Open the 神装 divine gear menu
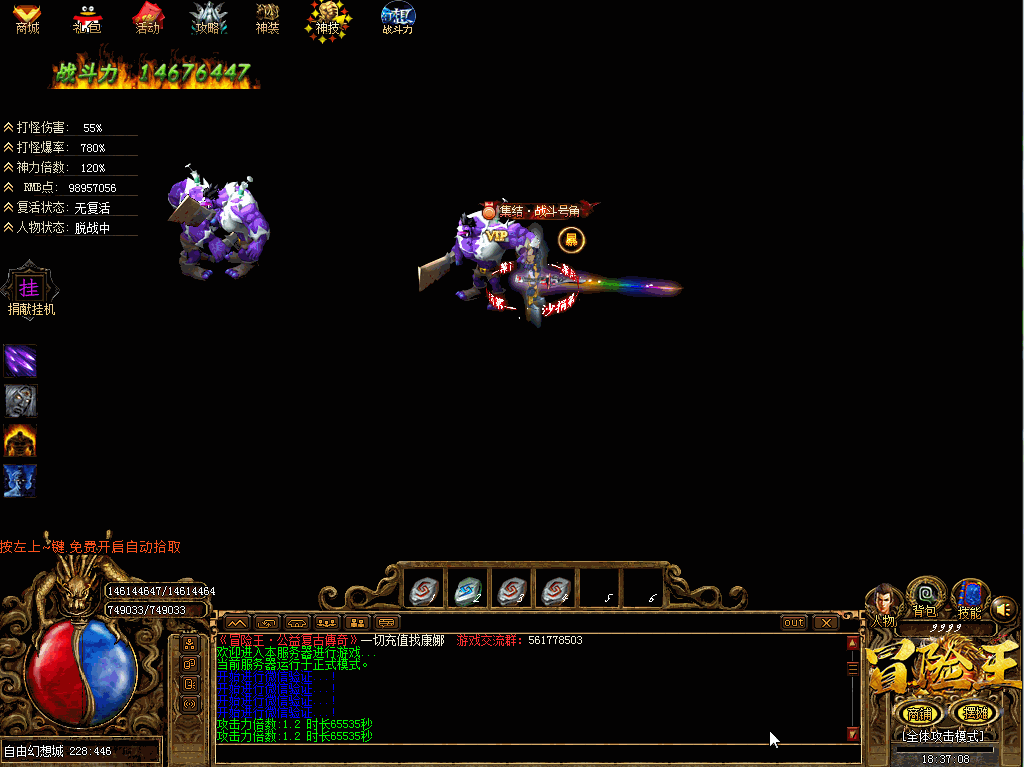 click(267, 17)
